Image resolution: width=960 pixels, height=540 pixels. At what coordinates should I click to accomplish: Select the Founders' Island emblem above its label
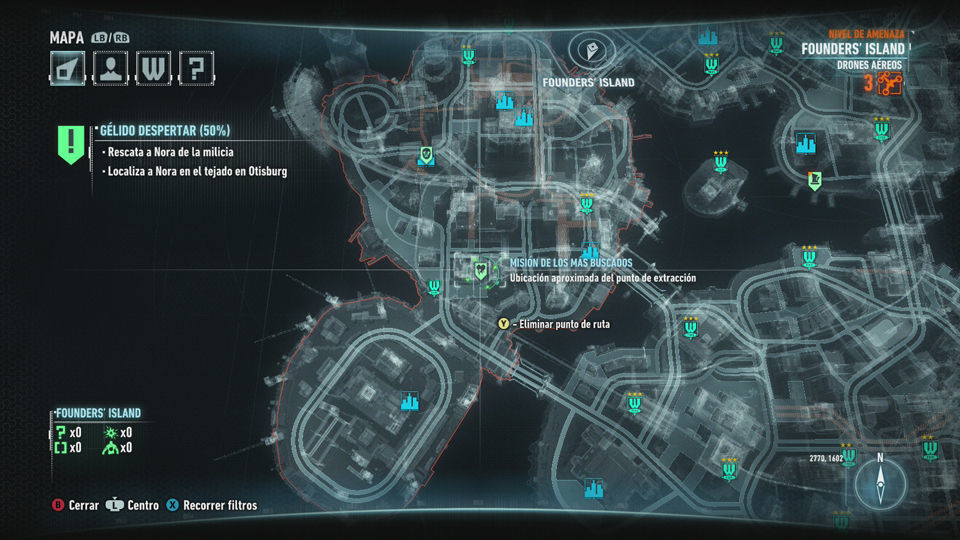coord(587,50)
